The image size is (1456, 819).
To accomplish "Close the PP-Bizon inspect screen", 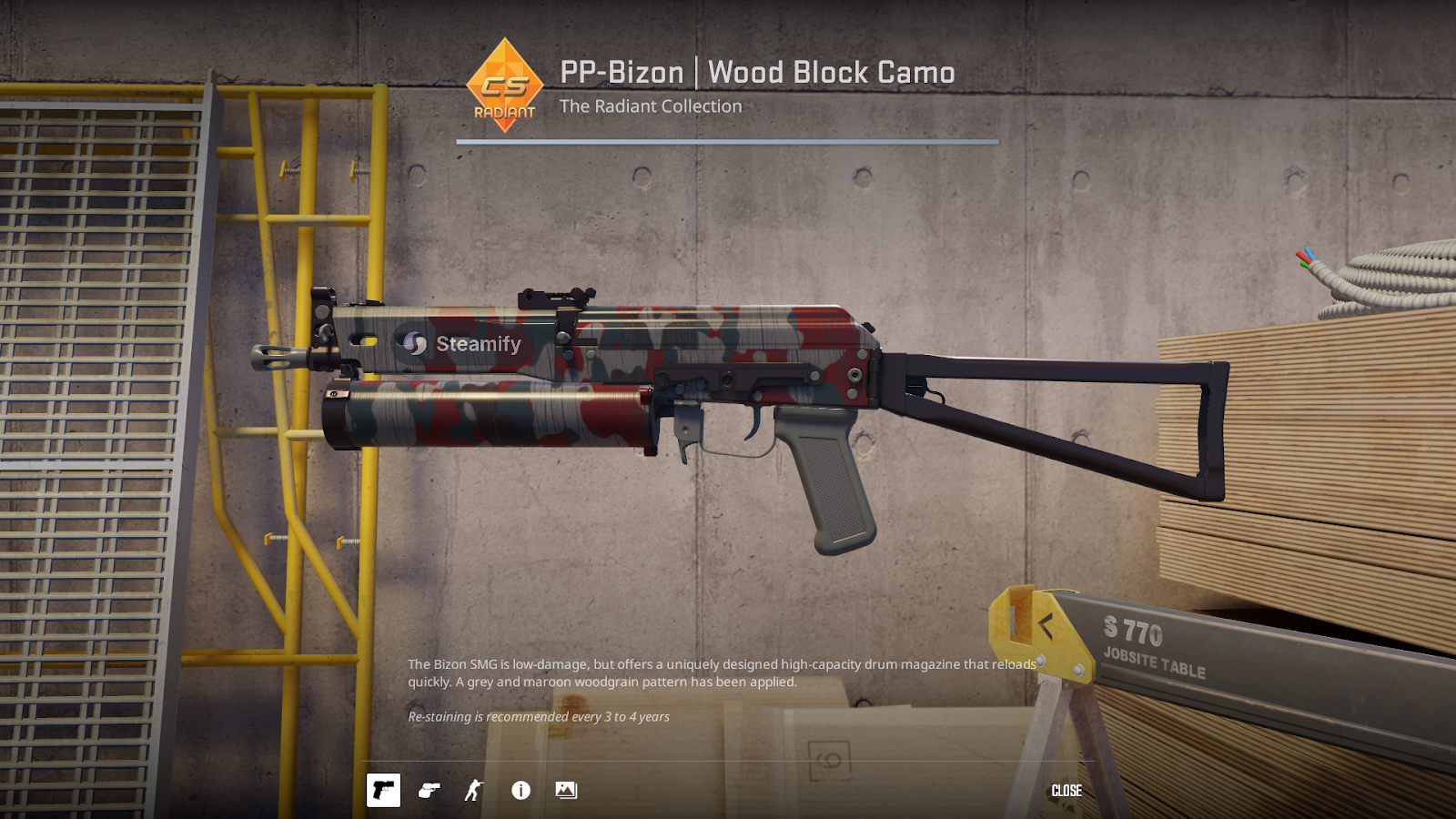I will (1067, 791).
